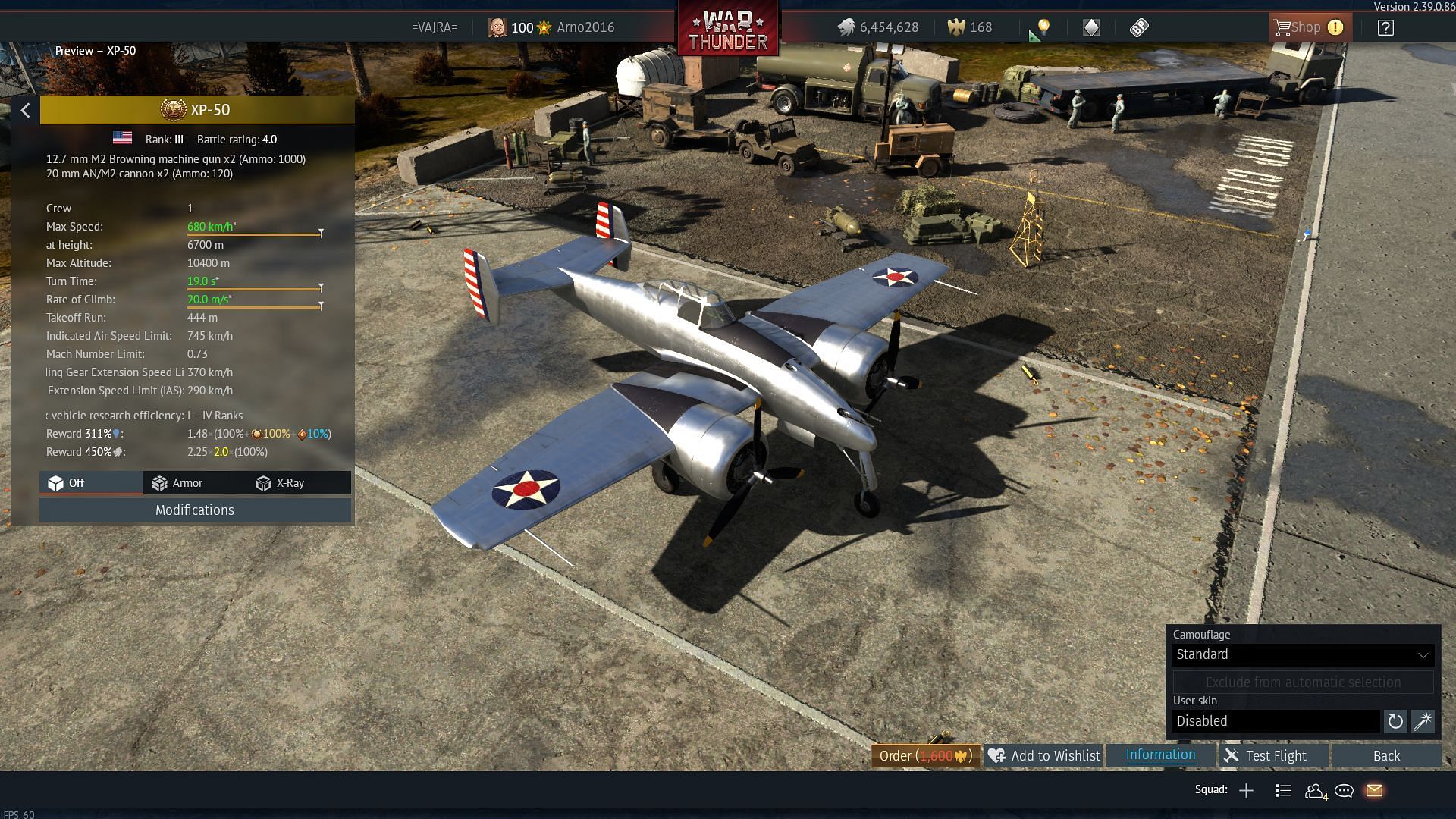
Task: Click the light bulb icon
Action: coord(1043,28)
